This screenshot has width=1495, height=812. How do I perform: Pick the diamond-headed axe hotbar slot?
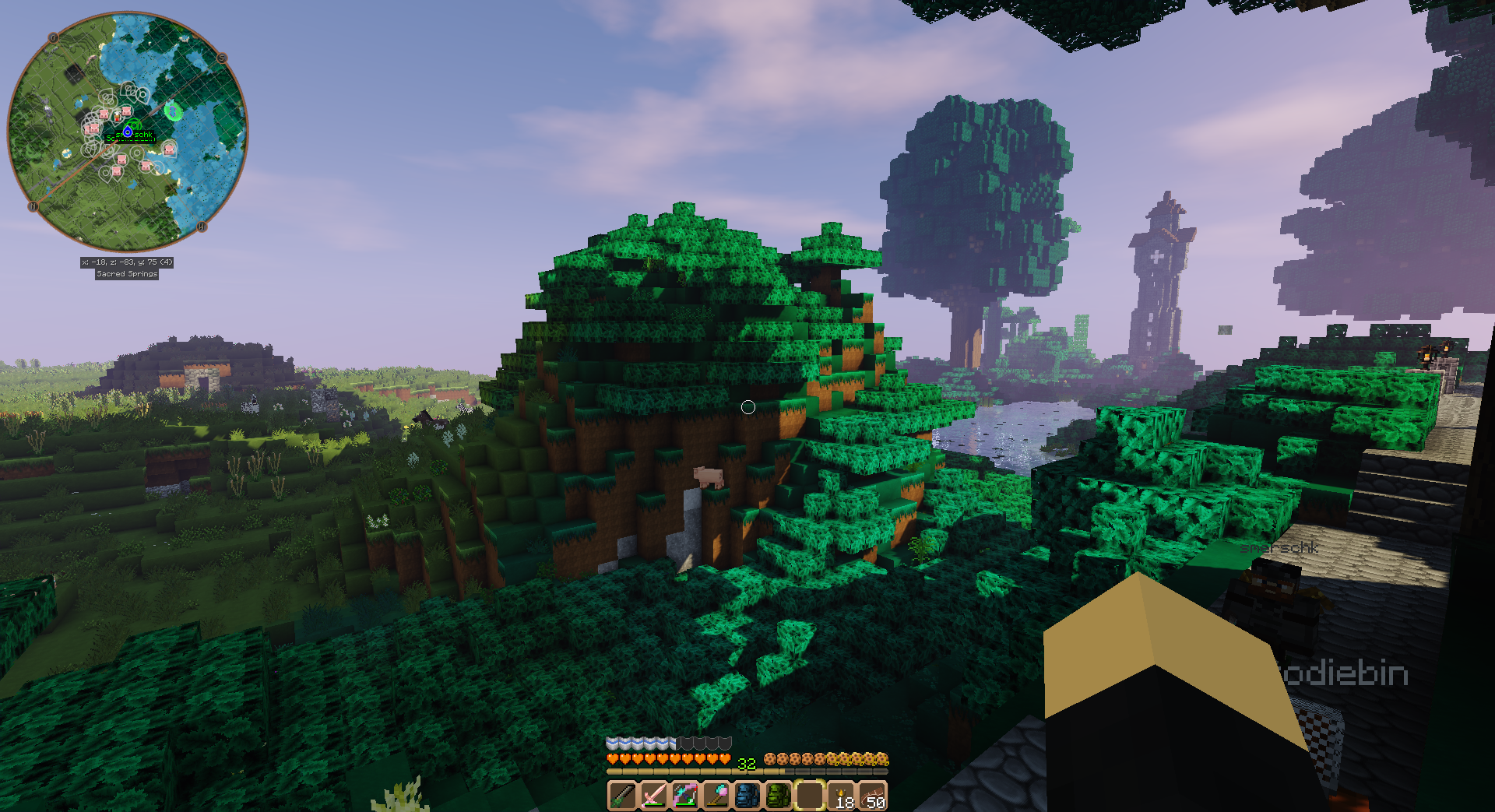point(716,796)
